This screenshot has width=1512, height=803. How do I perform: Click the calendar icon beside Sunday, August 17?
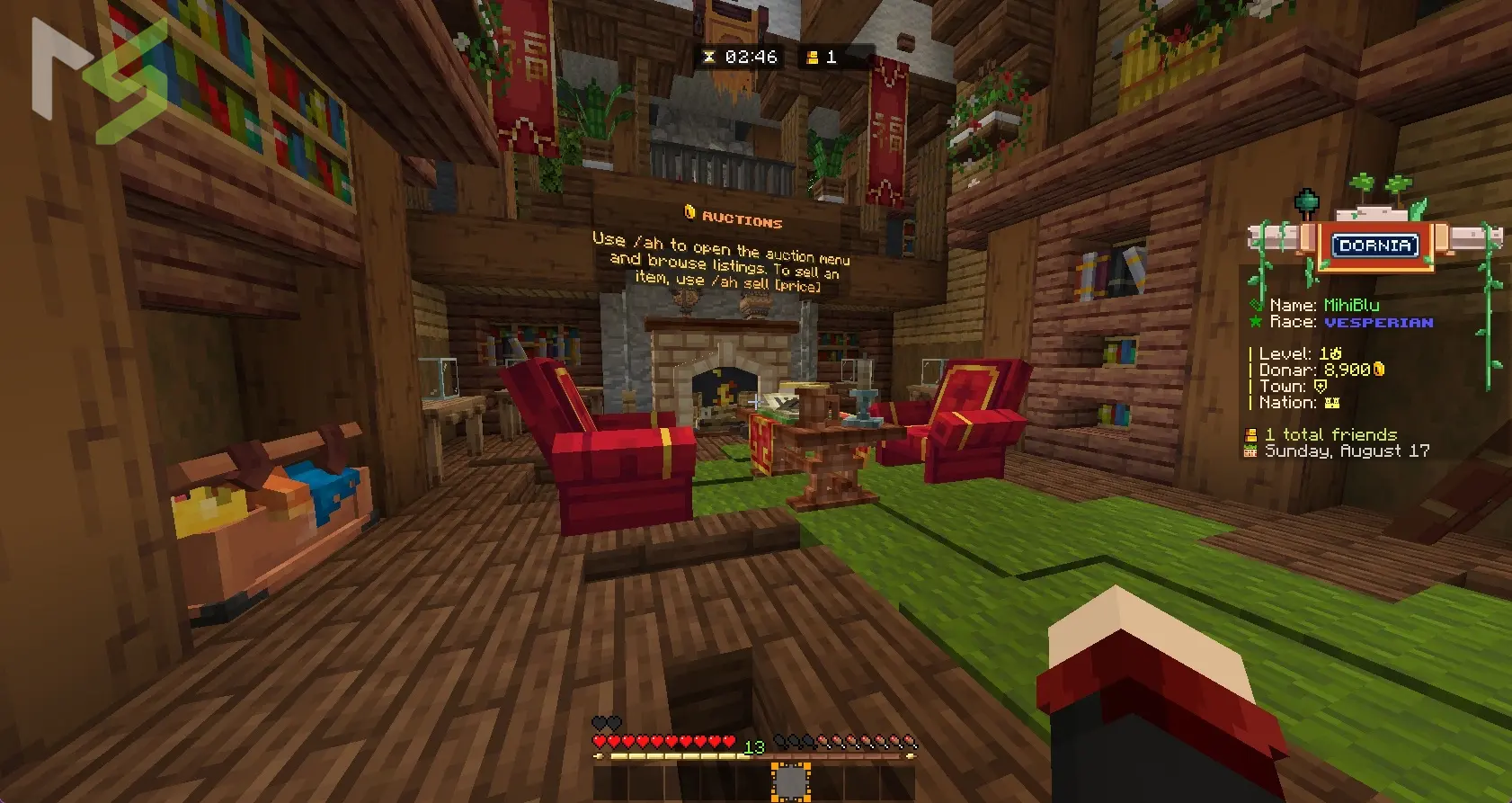tap(1250, 451)
